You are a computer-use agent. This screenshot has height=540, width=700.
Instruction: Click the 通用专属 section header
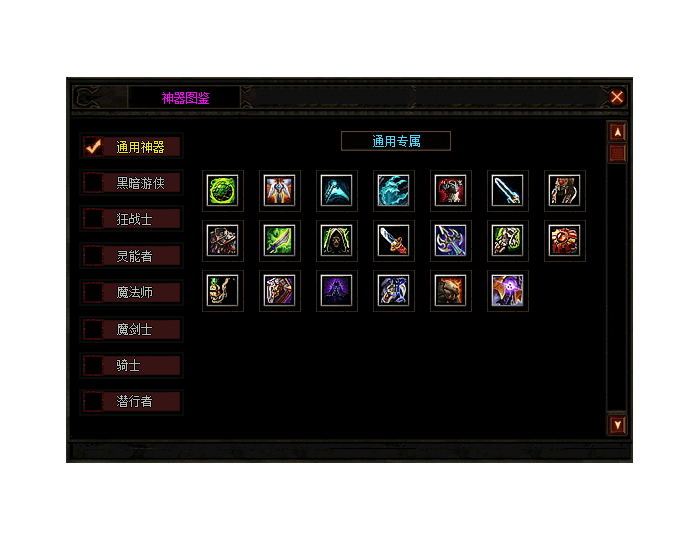click(396, 141)
